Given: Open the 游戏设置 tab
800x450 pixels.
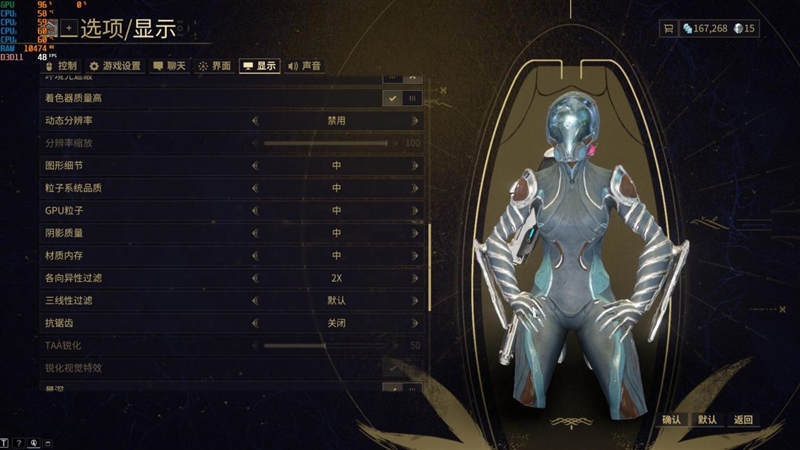Looking at the screenshot, I should pyautogui.click(x=115, y=66).
